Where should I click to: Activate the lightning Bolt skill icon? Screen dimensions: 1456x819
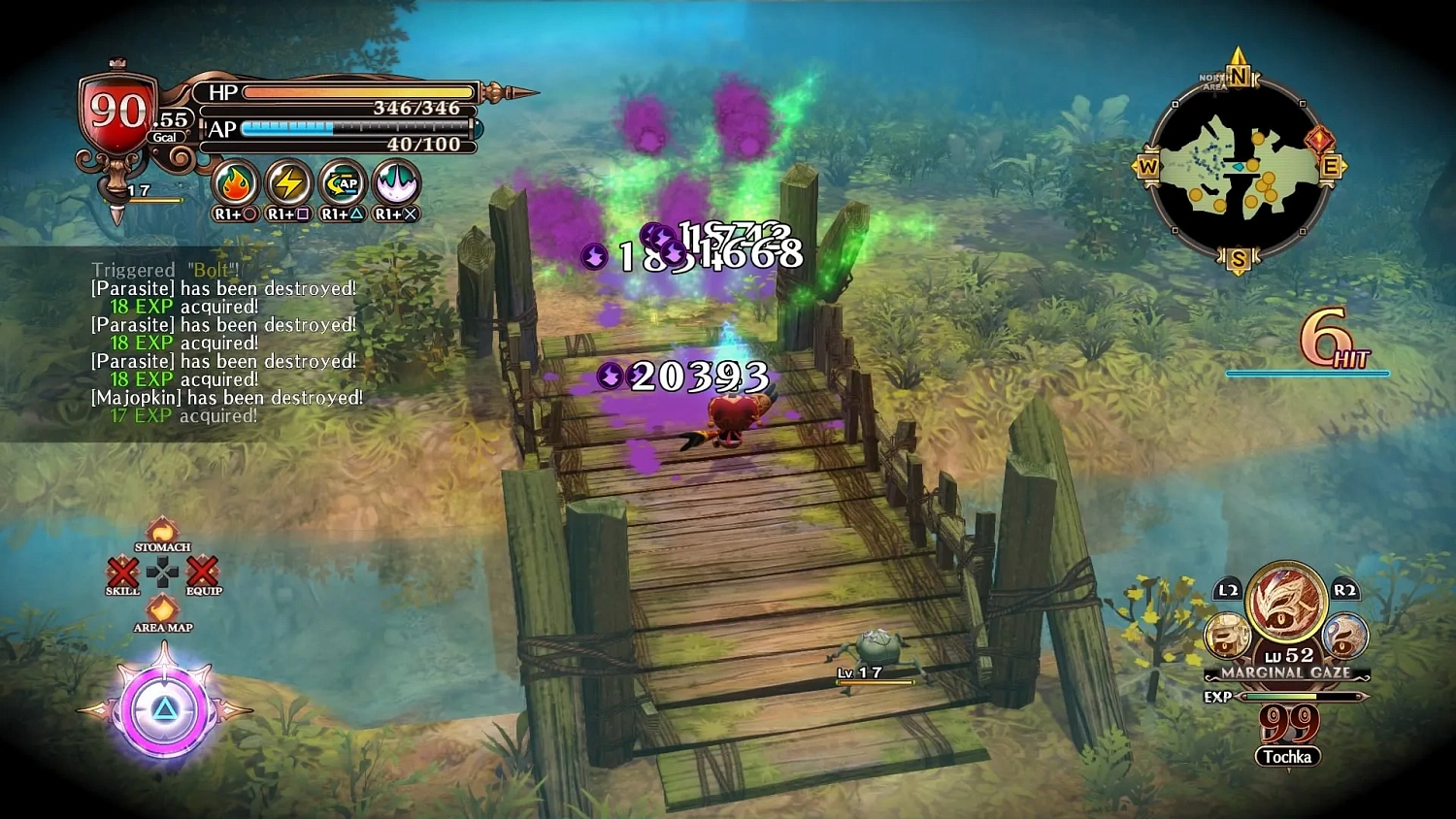coord(288,183)
